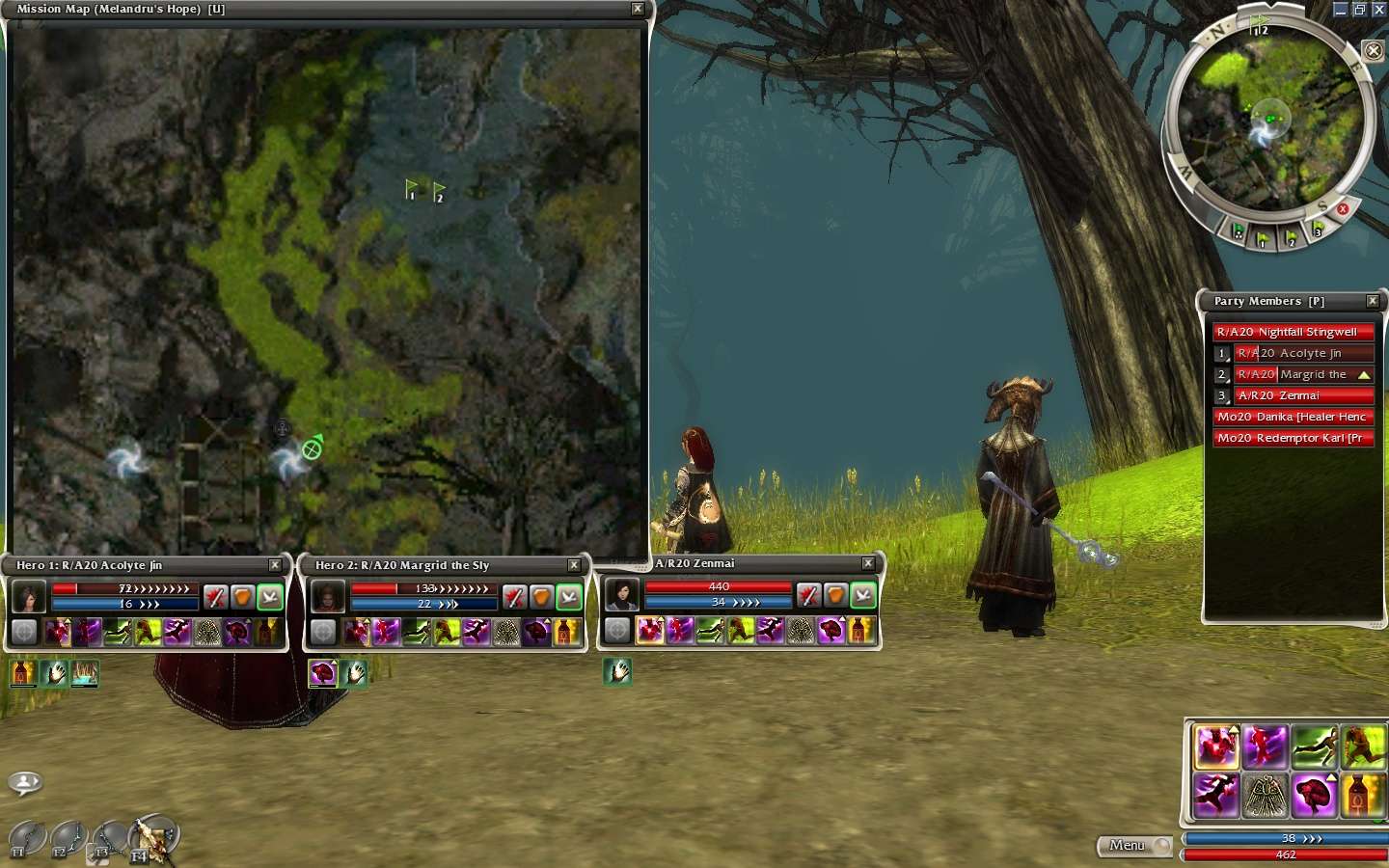Clear hero flags with the red X button
Image resolution: width=1389 pixels, height=868 pixels.
click(1342, 209)
